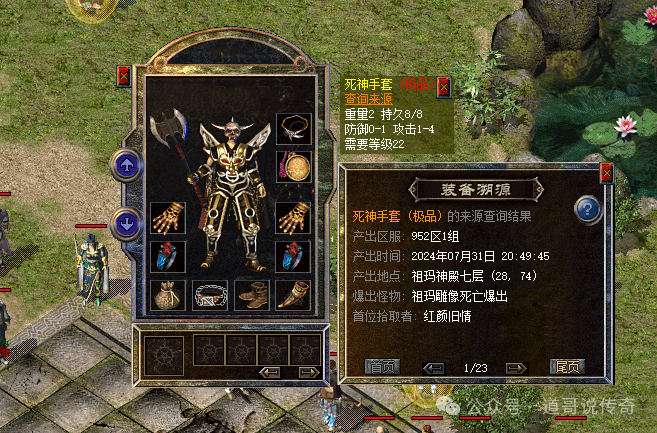Select the equipped battle axe weapon
This screenshot has height=433, width=657.
click(168, 130)
